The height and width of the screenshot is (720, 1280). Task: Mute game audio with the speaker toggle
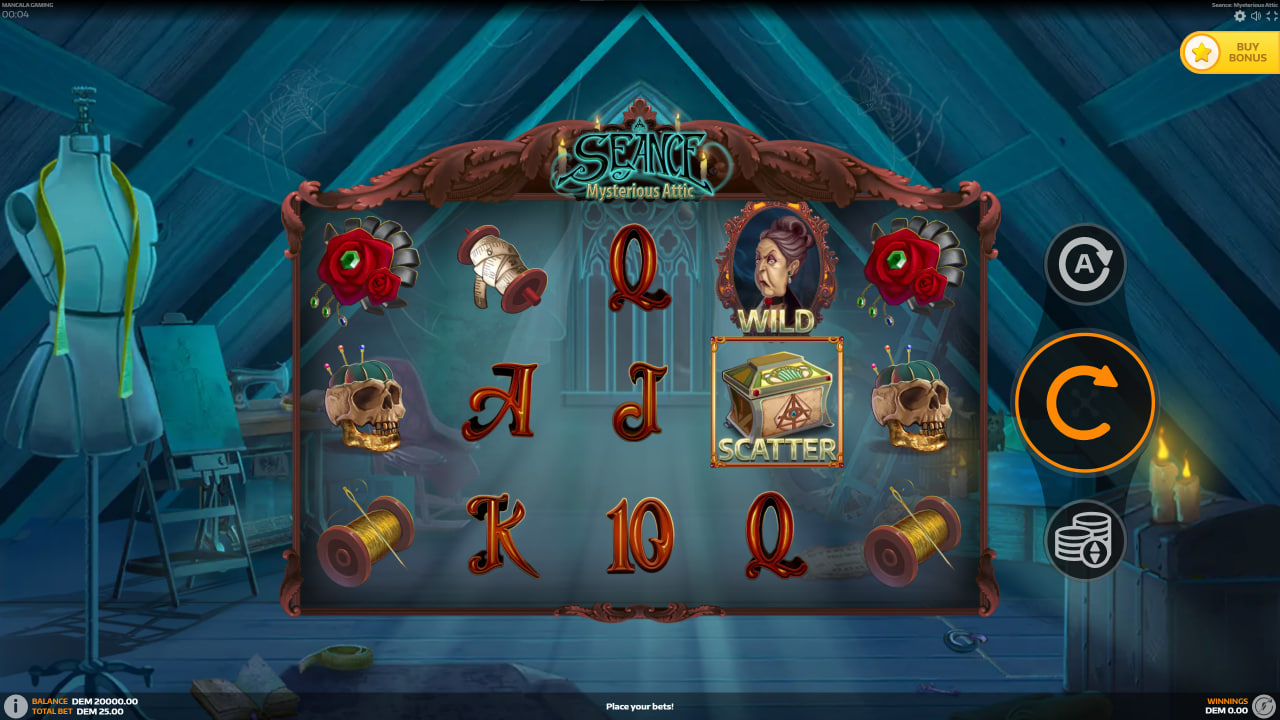[1255, 16]
